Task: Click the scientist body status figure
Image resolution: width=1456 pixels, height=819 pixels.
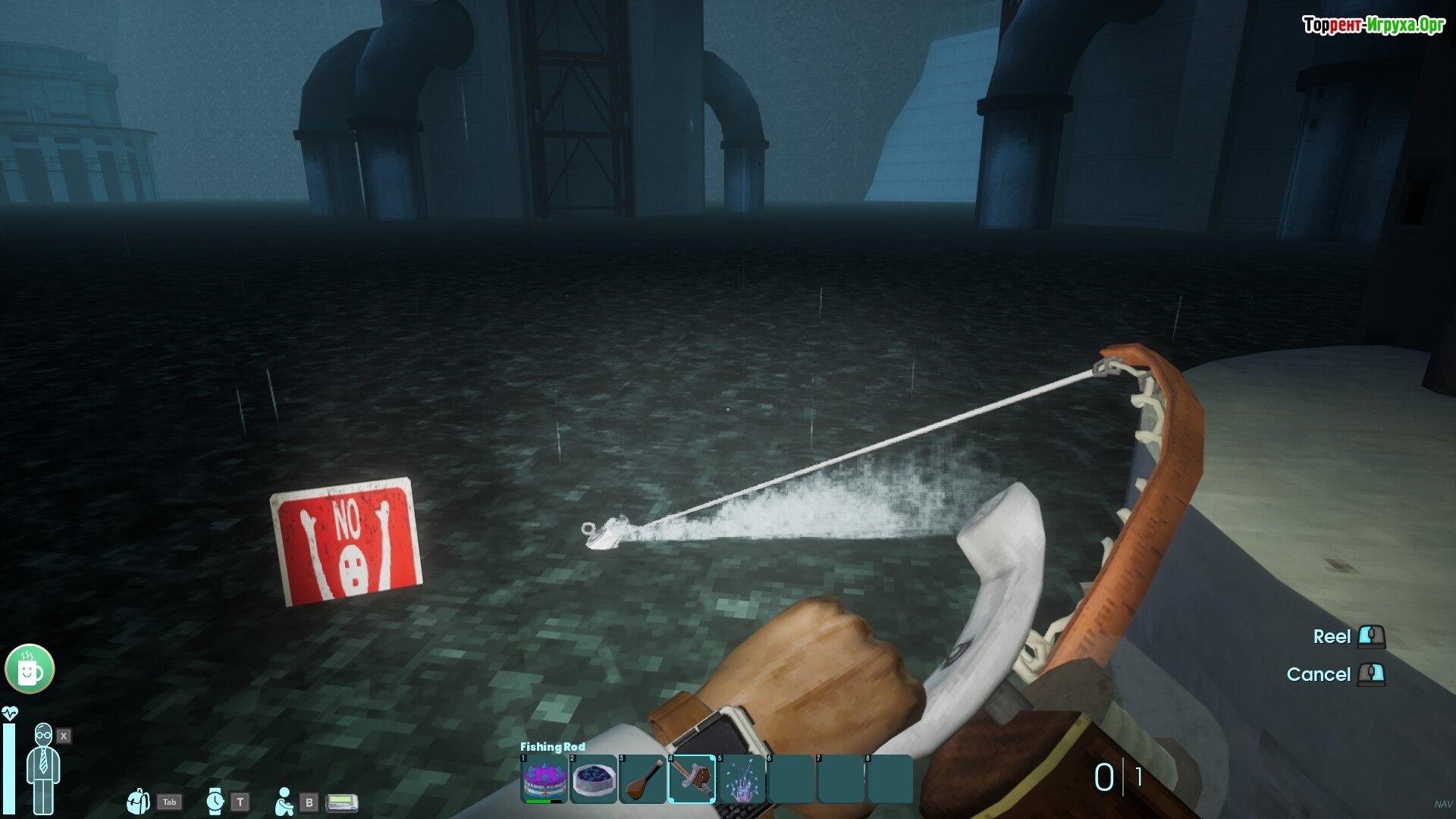Action: 43,767
